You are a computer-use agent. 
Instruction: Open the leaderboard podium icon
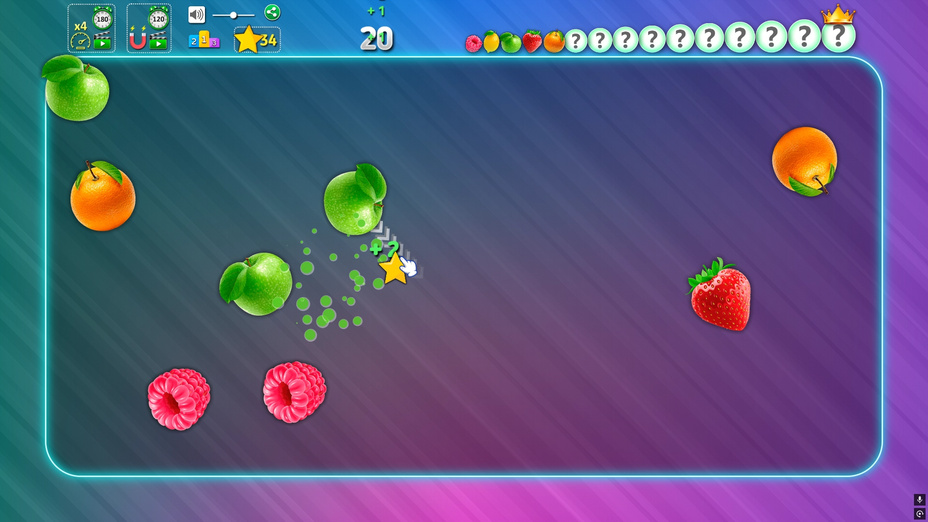[x=204, y=40]
